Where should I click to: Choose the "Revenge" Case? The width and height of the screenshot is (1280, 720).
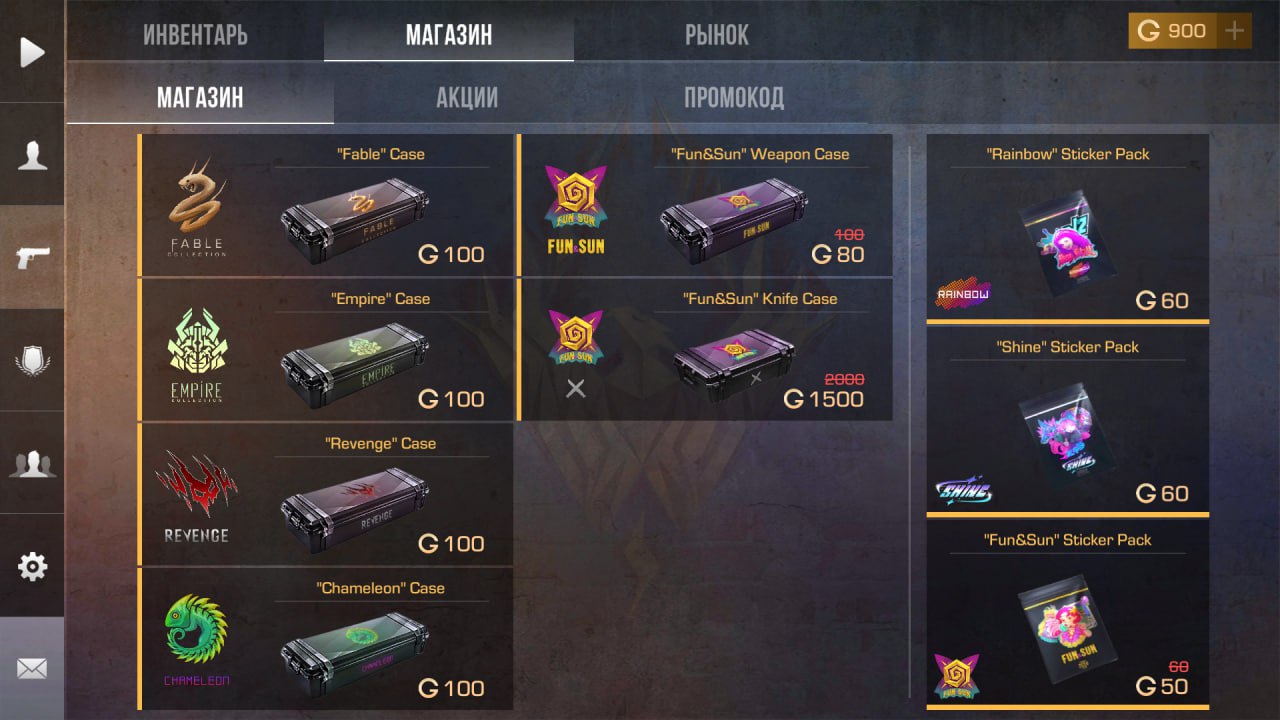pyautogui.click(x=326, y=495)
